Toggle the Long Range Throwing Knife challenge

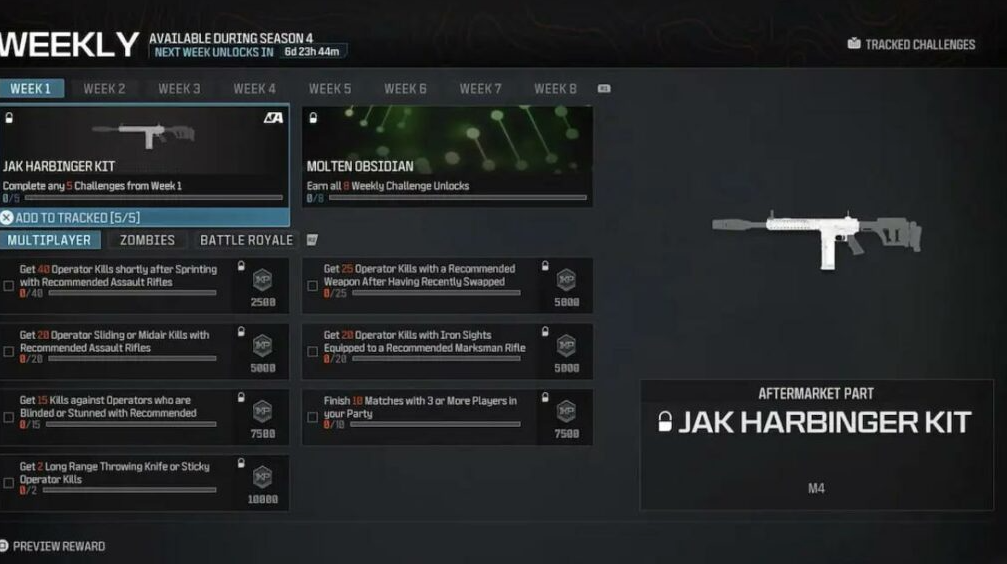click(9, 484)
